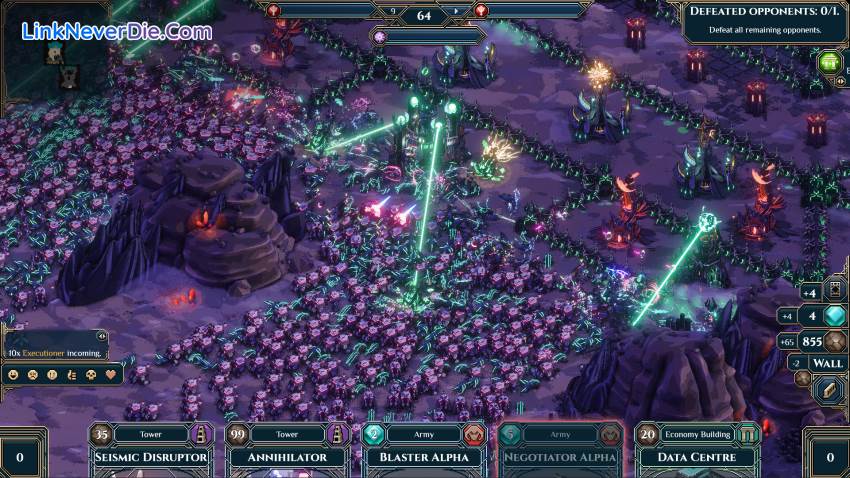Click the right arrow beside the wave counter

(456, 12)
